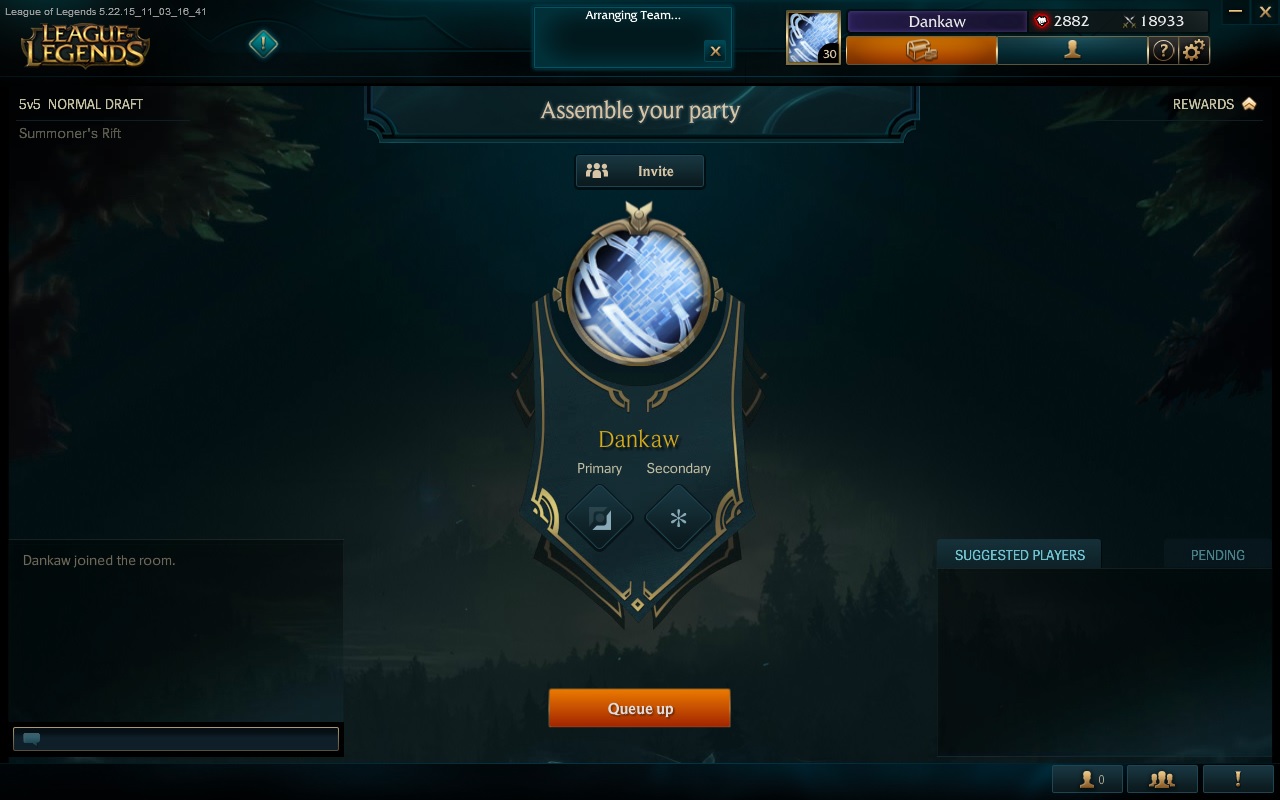Choose your Secondary role fill icon
This screenshot has width=1280, height=800.
tap(678, 518)
